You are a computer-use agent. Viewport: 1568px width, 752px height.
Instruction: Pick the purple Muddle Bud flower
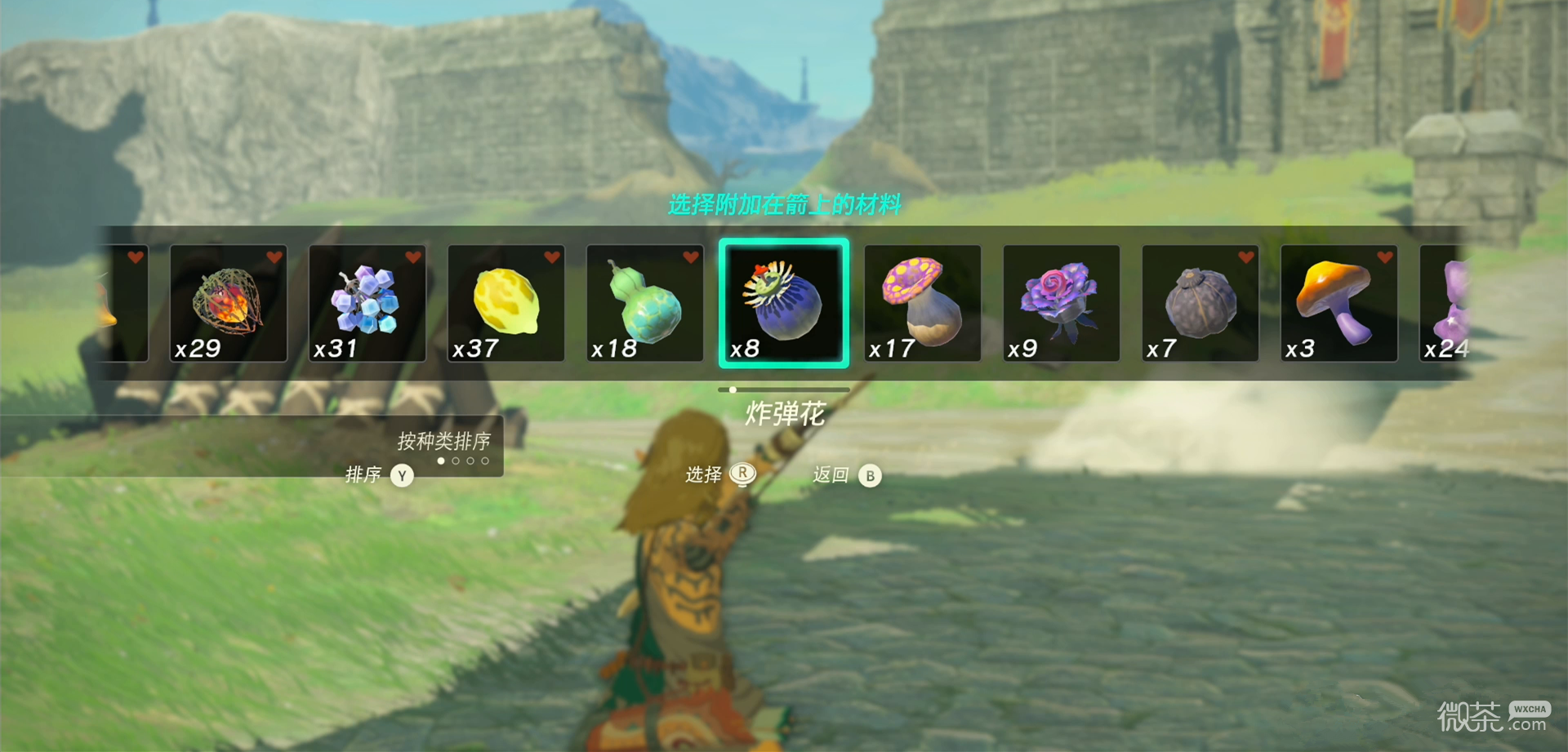click(1061, 304)
